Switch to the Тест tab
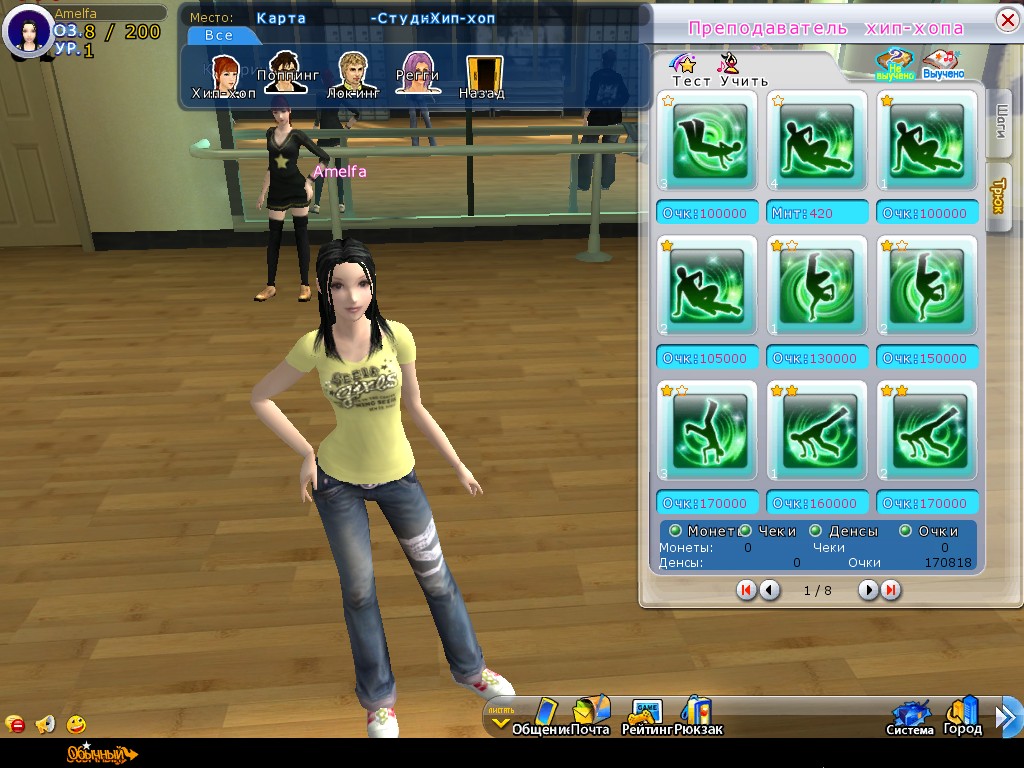The width and height of the screenshot is (1024, 768). [x=687, y=70]
